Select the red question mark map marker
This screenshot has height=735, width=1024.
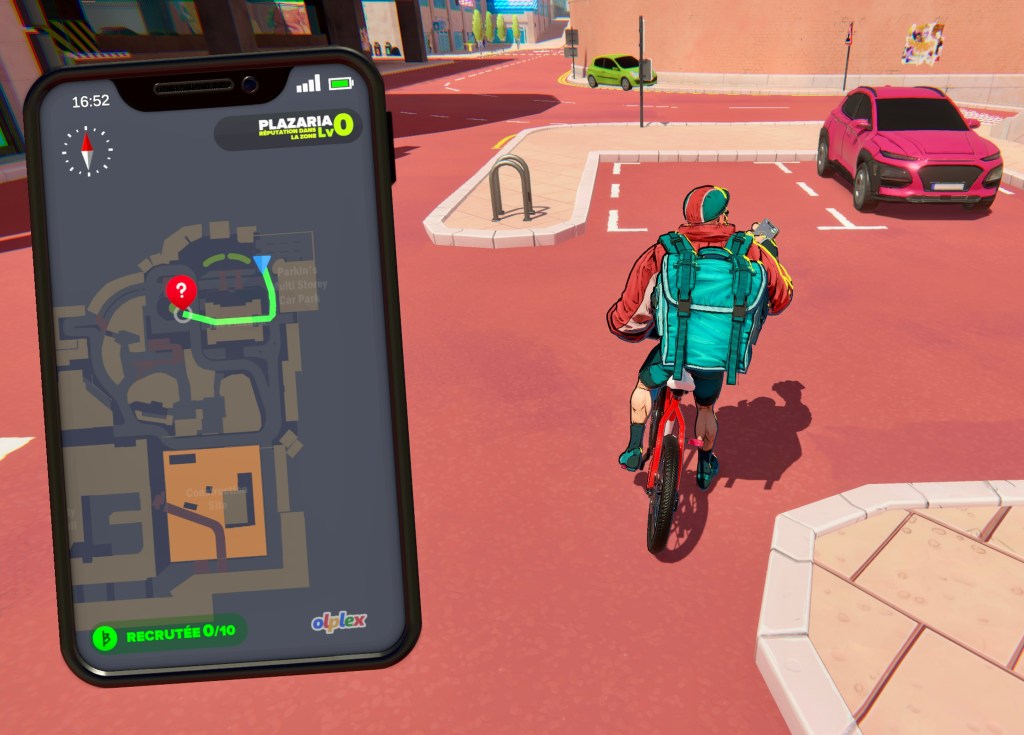pos(181,292)
